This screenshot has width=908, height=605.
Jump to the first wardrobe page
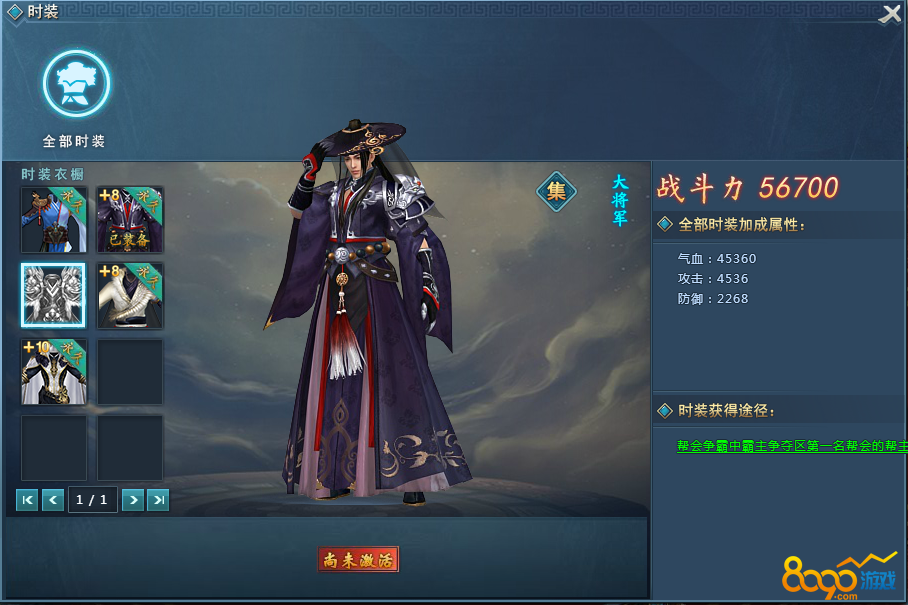pyautogui.click(x=28, y=500)
